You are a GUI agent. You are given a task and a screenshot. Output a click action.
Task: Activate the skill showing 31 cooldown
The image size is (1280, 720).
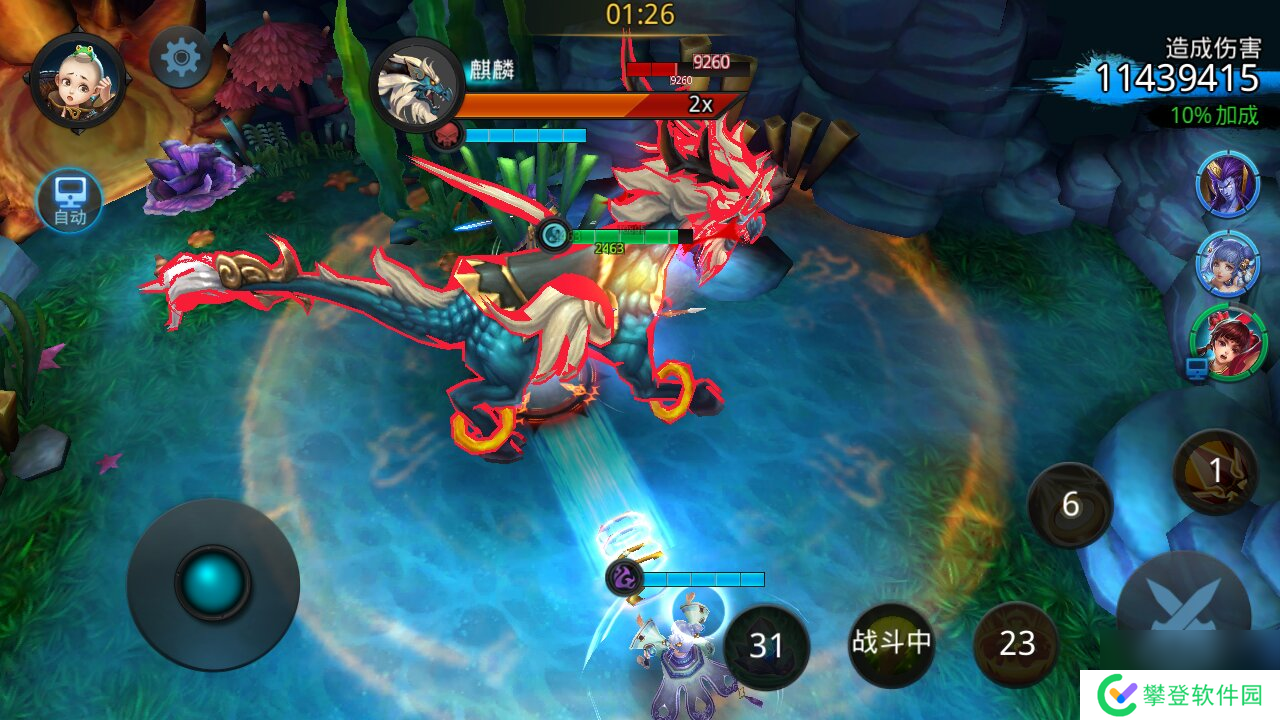point(766,646)
